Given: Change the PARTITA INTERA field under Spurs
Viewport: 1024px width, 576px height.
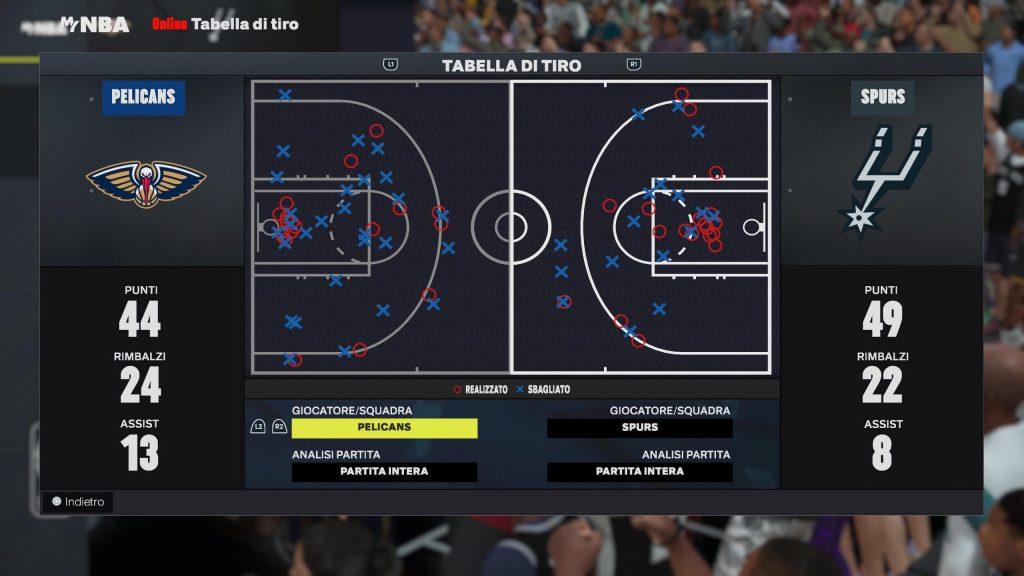Looking at the screenshot, I should coord(640,472).
